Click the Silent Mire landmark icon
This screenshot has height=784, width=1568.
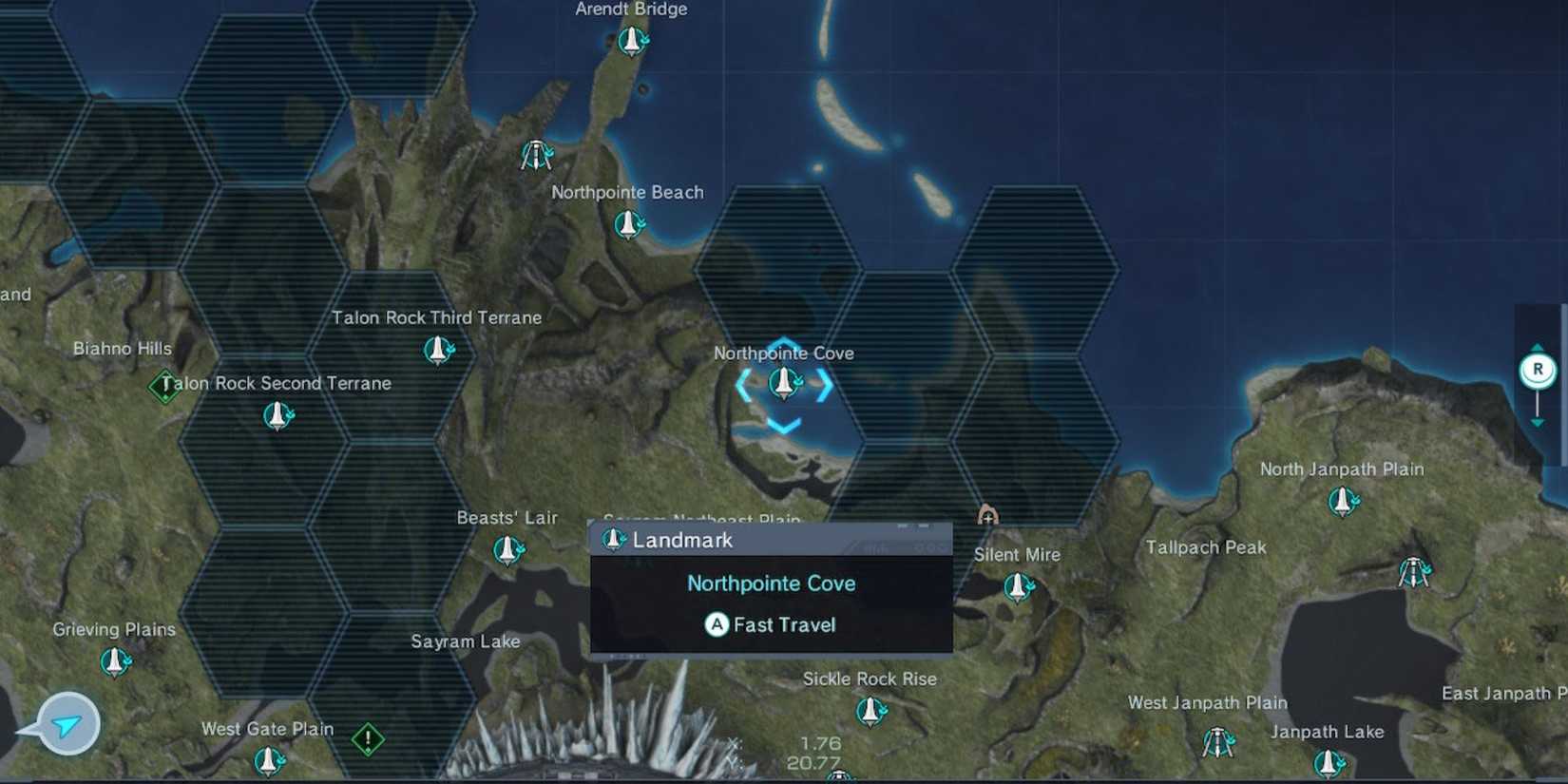tap(1018, 587)
